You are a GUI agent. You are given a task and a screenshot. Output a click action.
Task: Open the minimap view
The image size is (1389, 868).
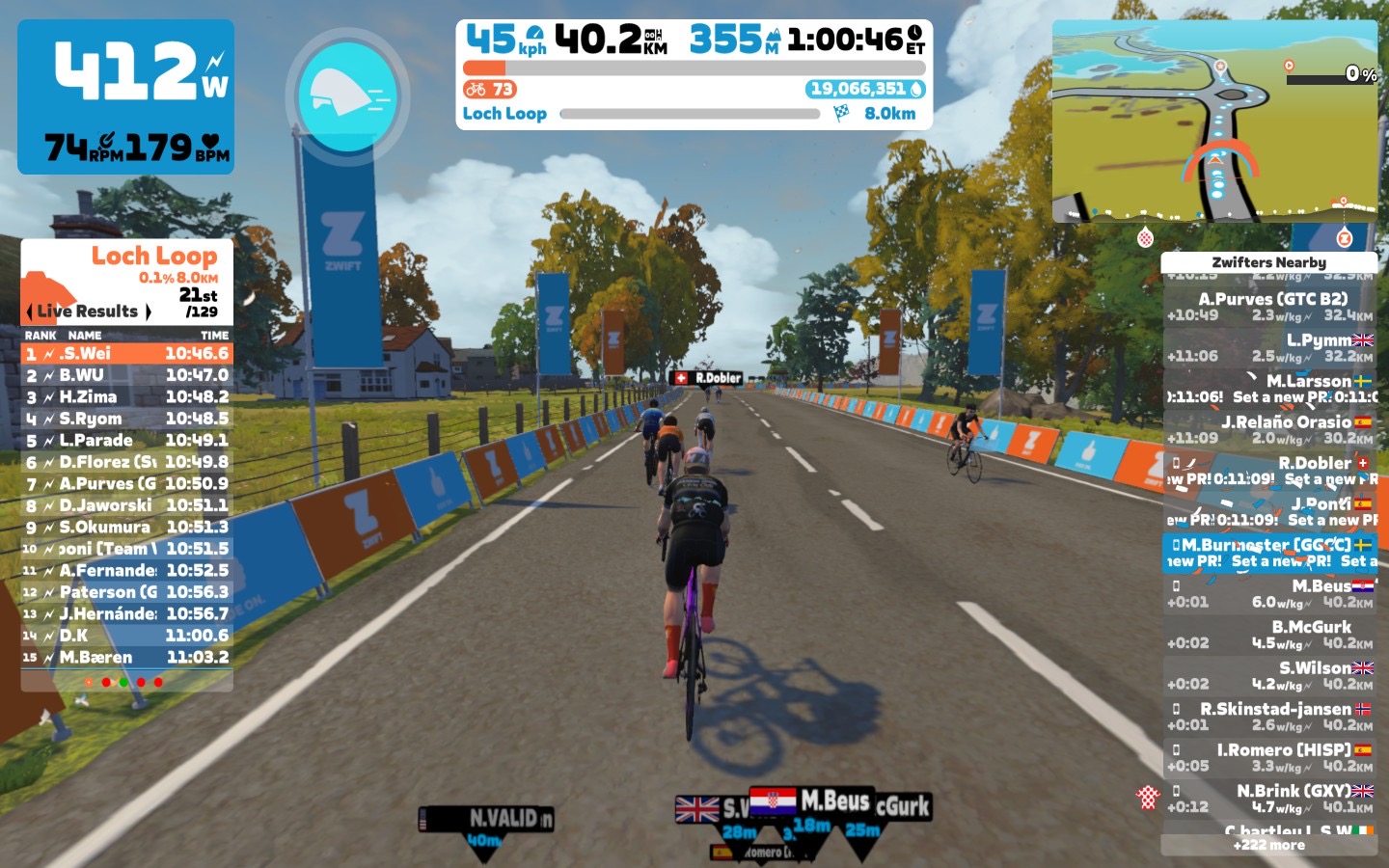(x=1214, y=122)
